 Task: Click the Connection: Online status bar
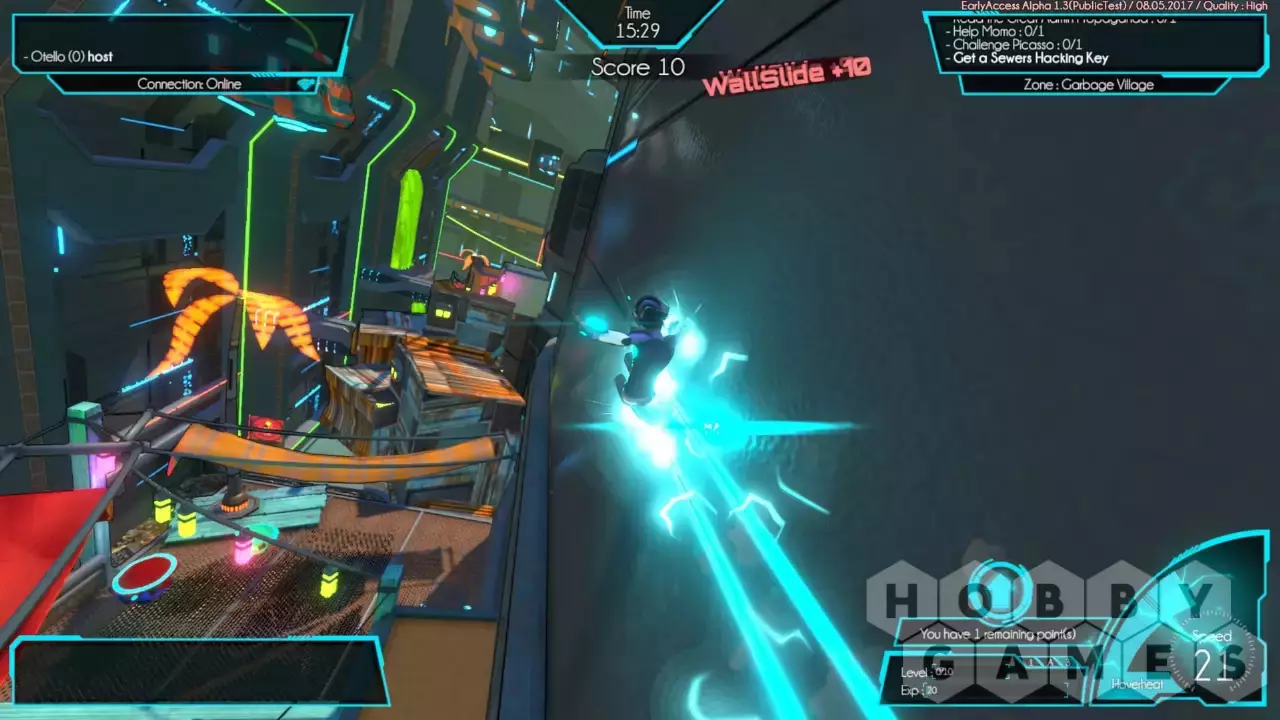[x=190, y=84]
